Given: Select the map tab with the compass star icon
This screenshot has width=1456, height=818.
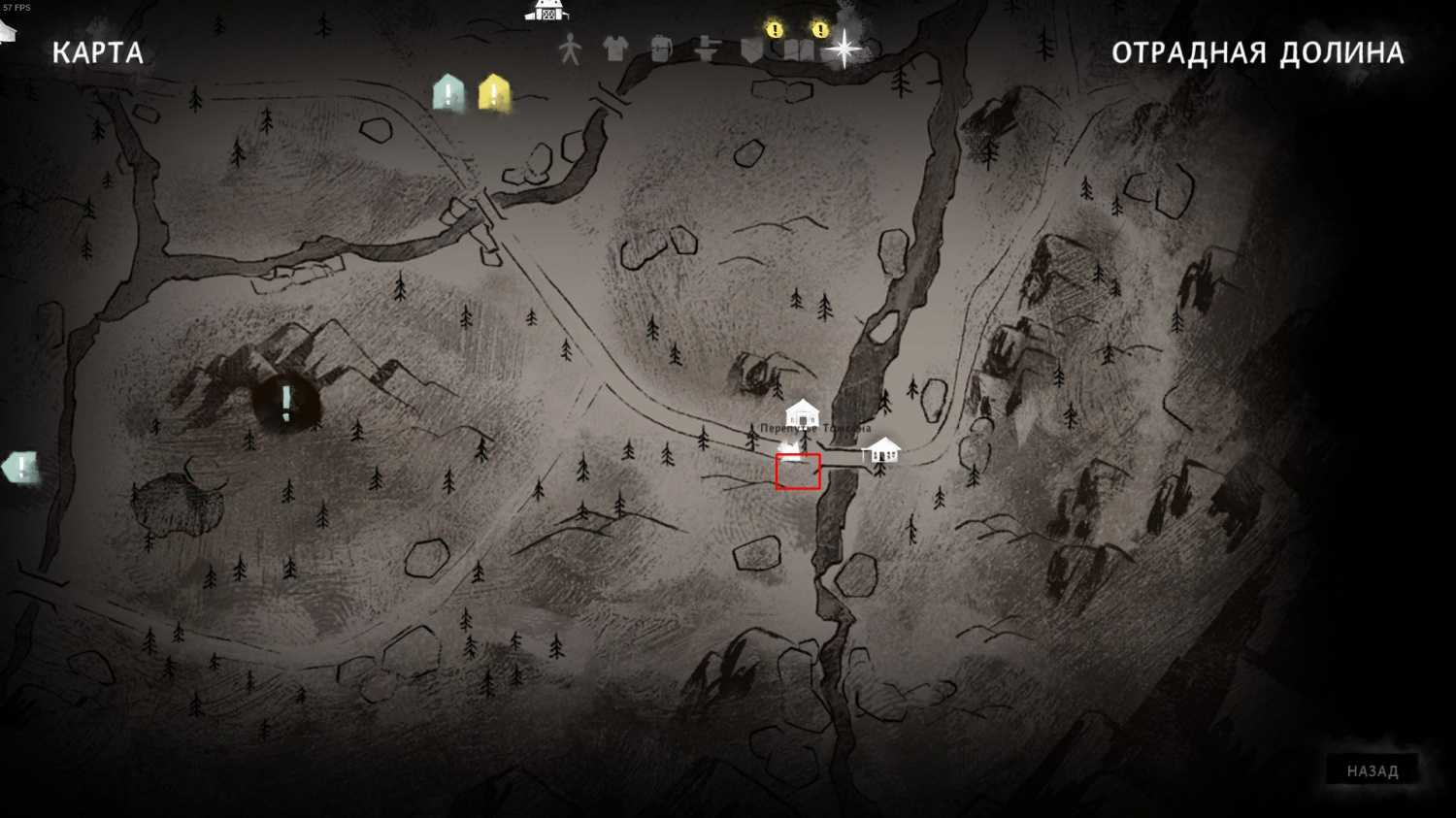Looking at the screenshot, I should (844, 48).
